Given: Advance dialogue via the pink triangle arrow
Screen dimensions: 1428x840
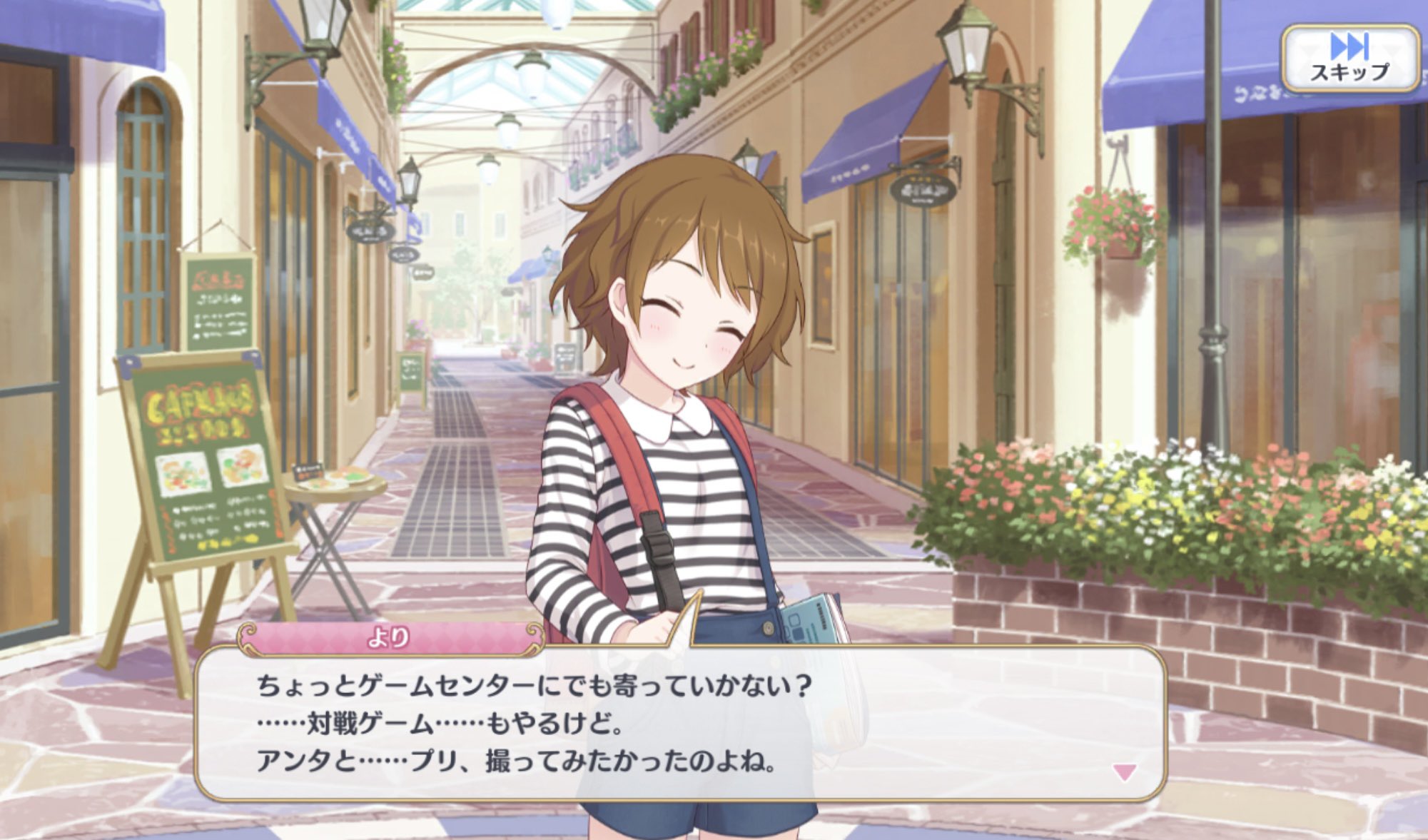Looking at the screenshot, I should click(1125, 771).
